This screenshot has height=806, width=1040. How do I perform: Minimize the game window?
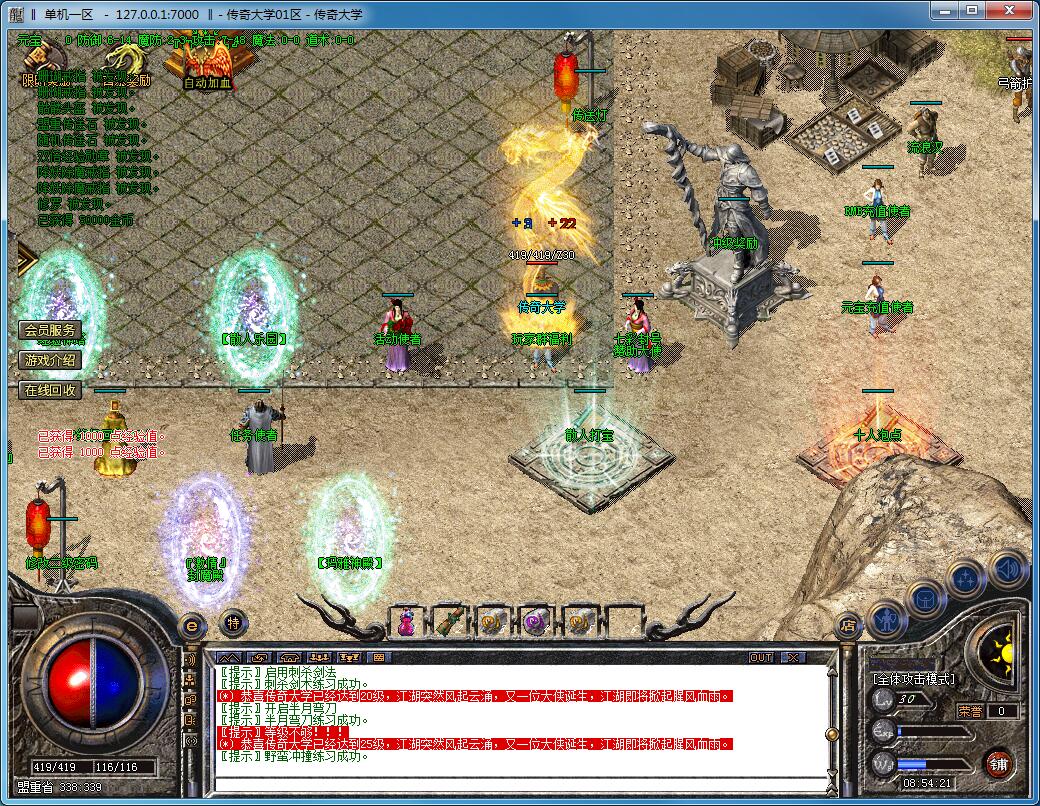coord(942,10)
